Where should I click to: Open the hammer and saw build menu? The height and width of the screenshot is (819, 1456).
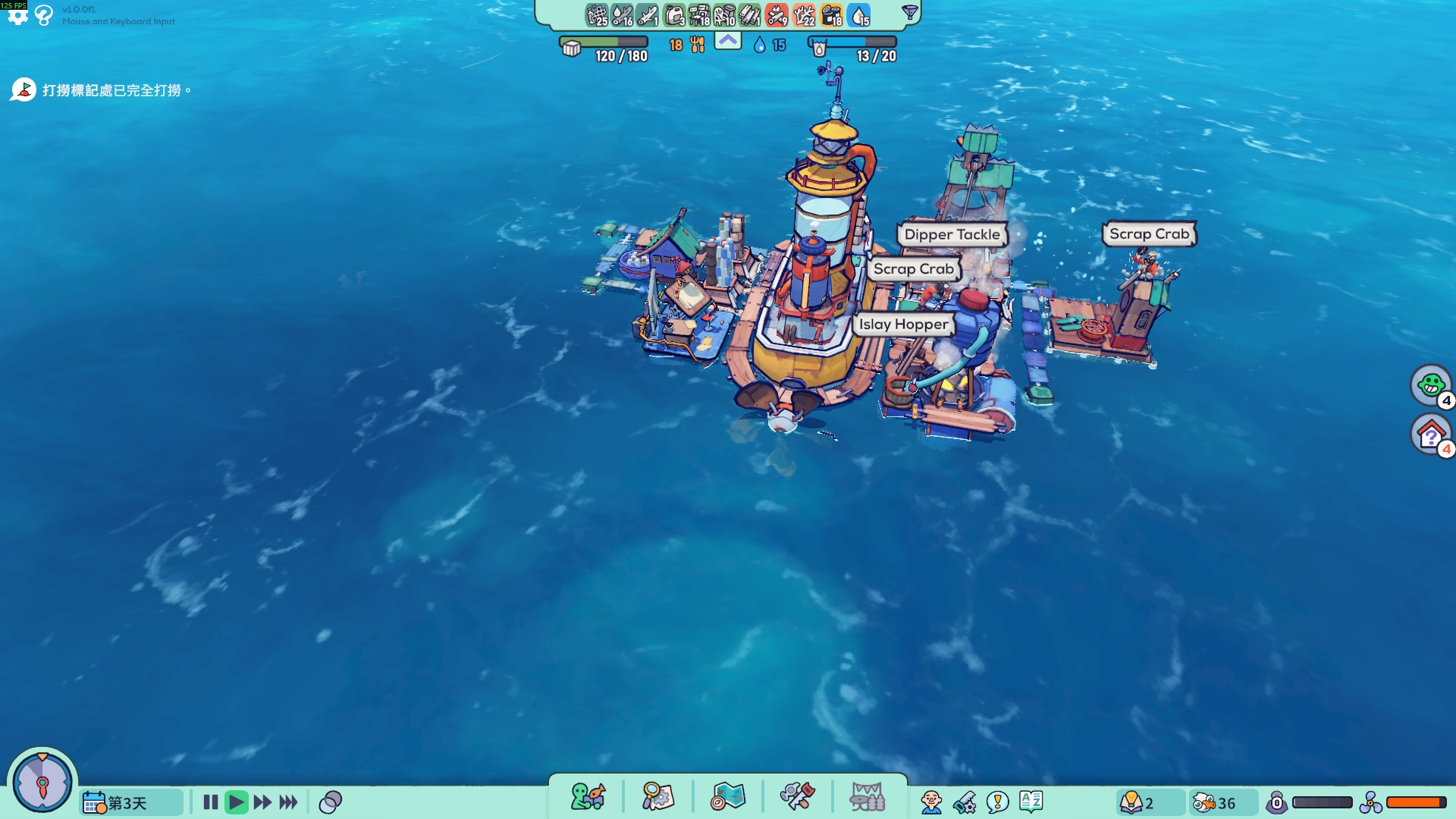(x=797, y=797)
